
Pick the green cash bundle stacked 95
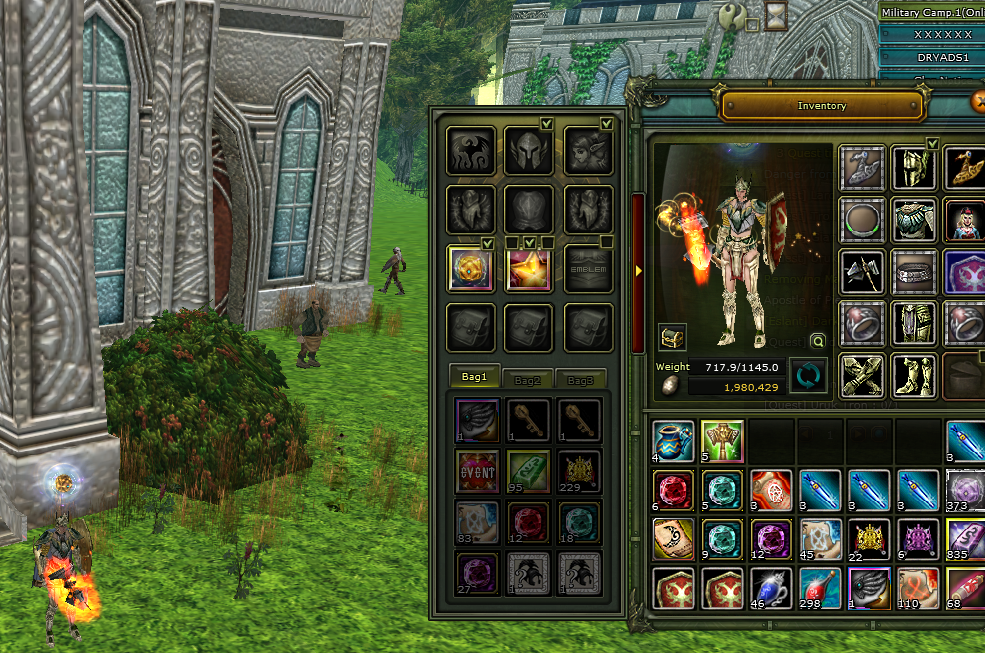coord(526,470)
